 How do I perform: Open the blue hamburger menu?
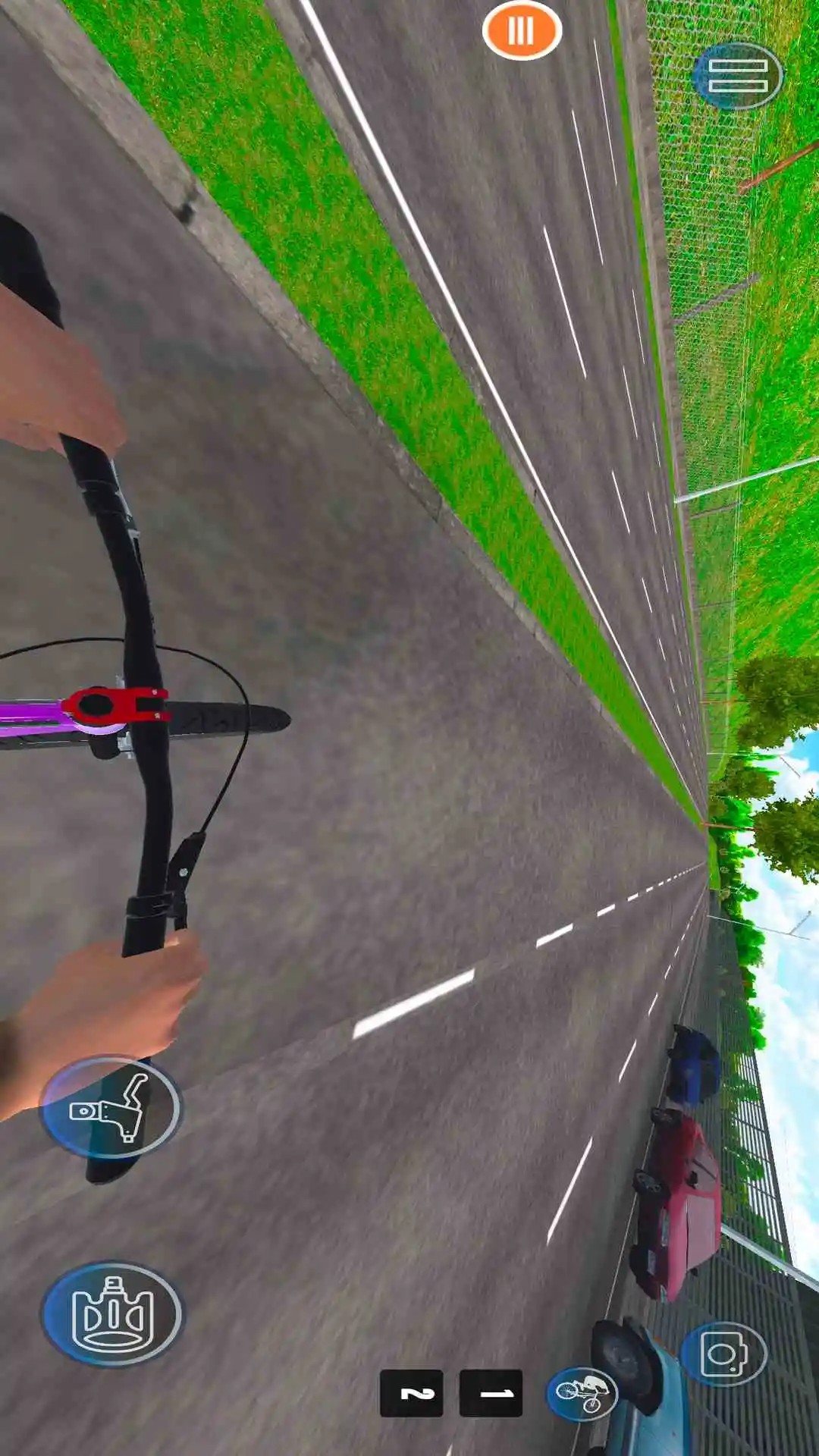737,76
